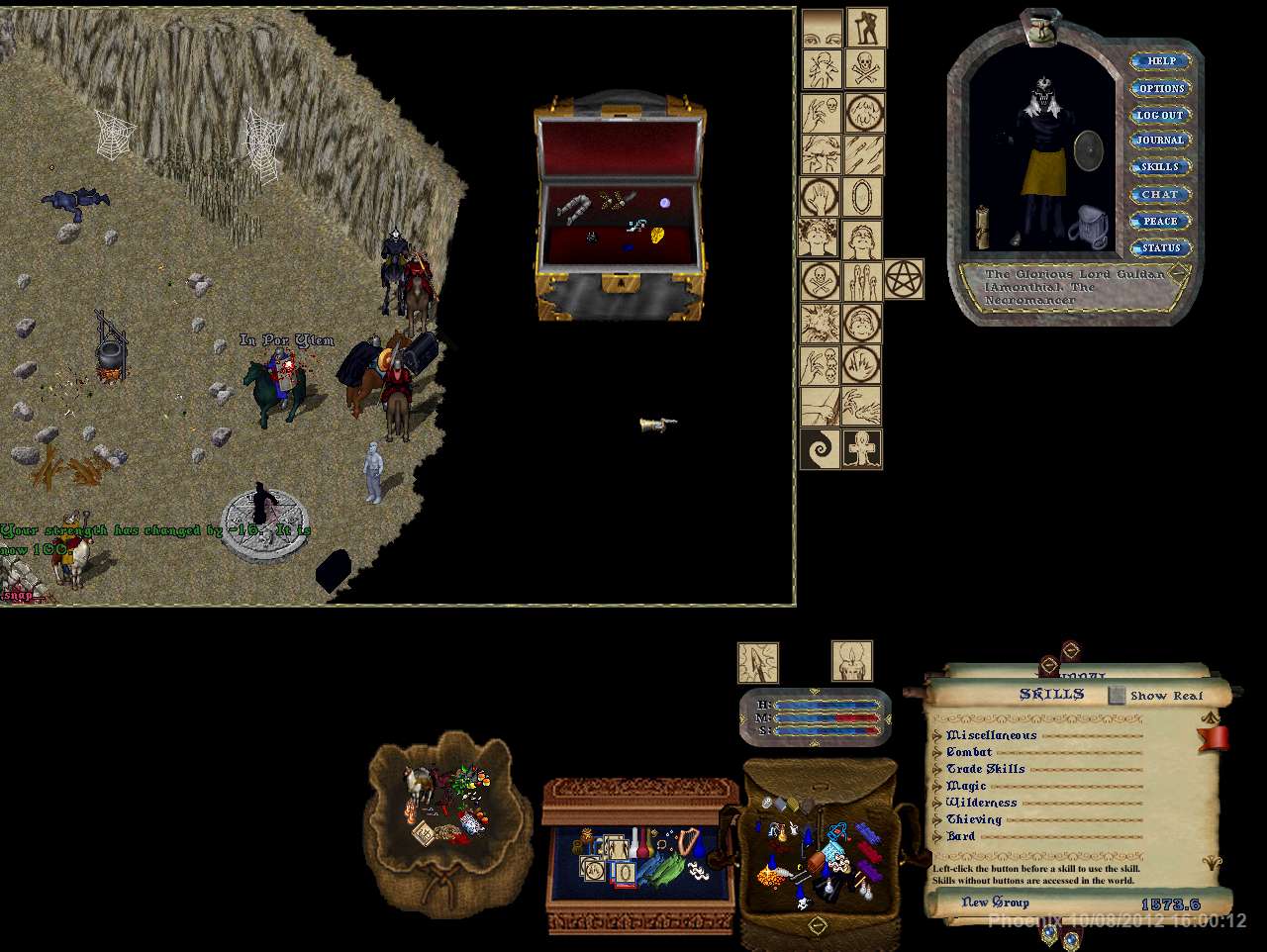Screen dimensions: 1267x952
Task: Toggle the PEACE combat mode button
Action: coord(1160,221)
